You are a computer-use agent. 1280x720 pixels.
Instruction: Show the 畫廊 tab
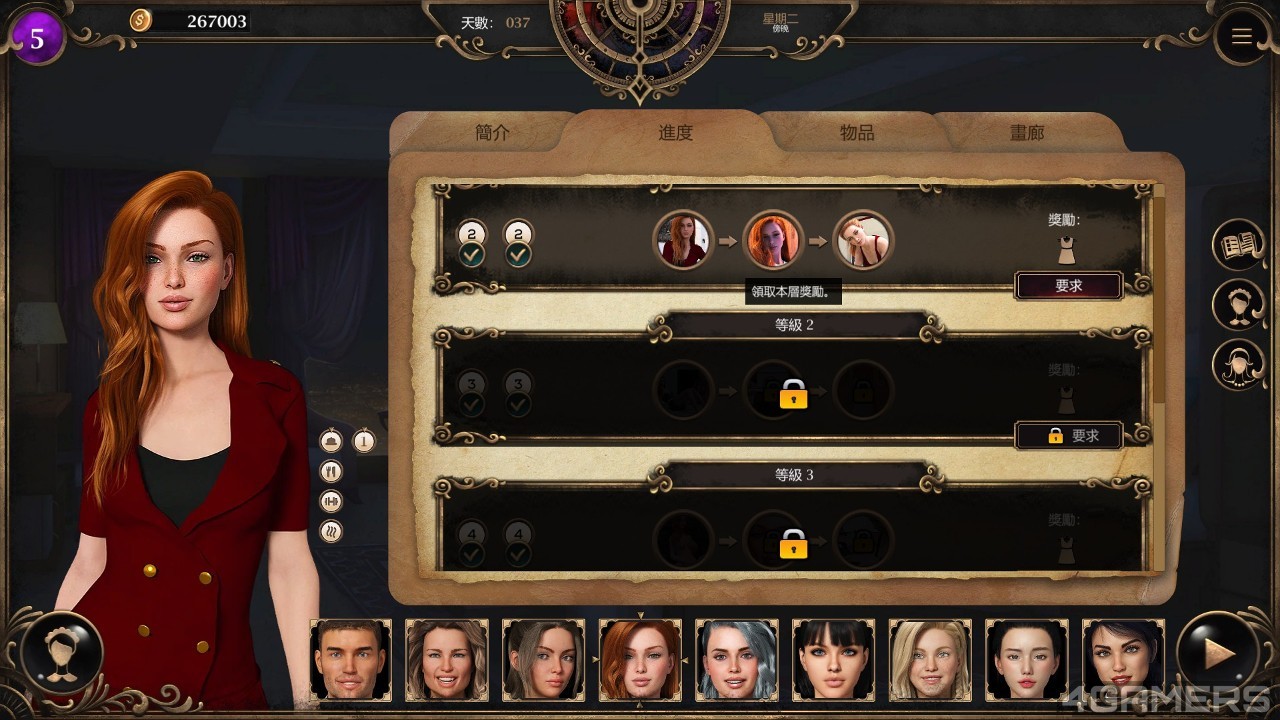click(x=1027, y=133)
